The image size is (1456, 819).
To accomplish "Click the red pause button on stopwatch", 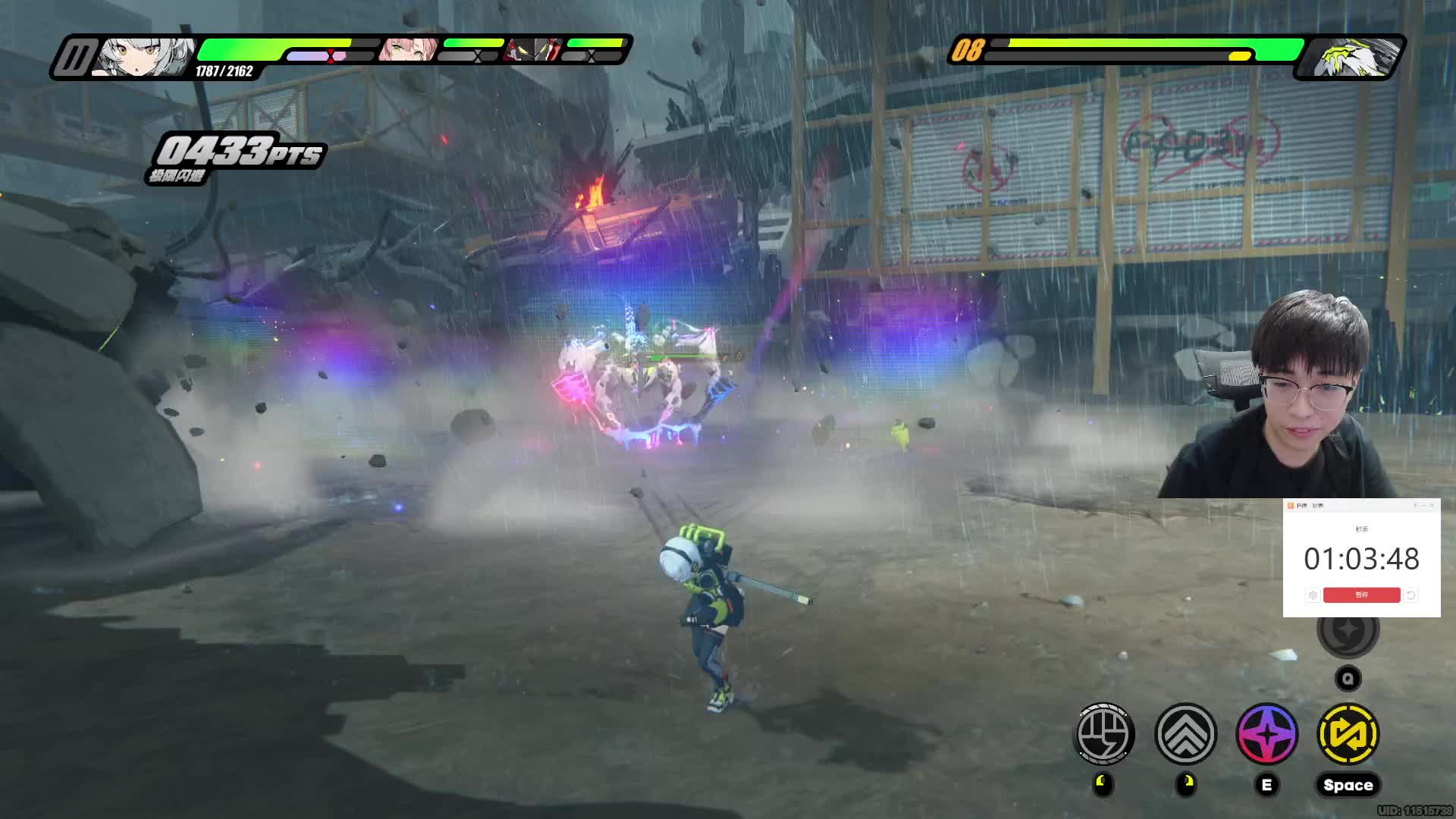I will coord(1361,595).
